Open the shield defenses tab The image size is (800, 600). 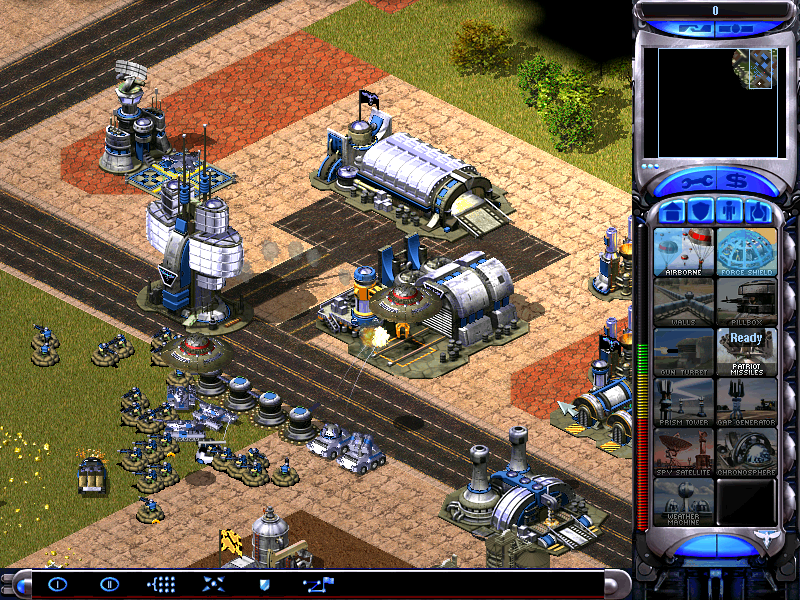700,212
